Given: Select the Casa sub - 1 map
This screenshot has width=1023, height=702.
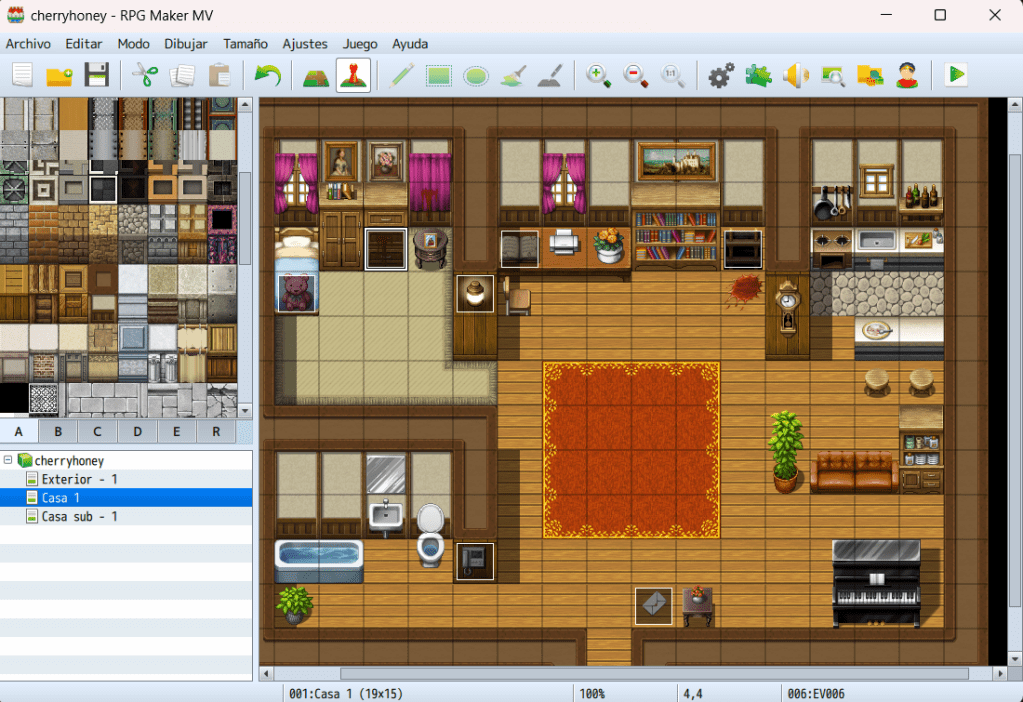Looking at the screenshot, I should 79,516.
